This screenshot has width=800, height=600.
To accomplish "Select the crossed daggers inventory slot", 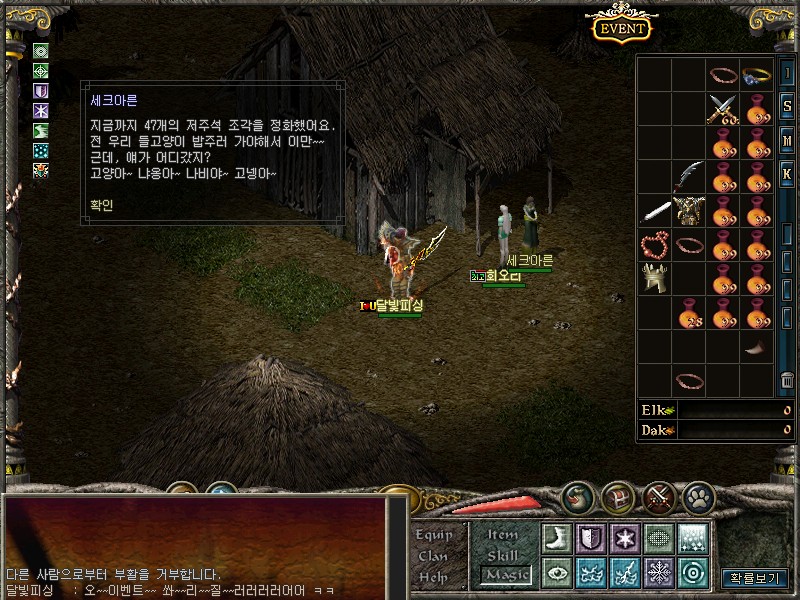I will click(722, 109).
